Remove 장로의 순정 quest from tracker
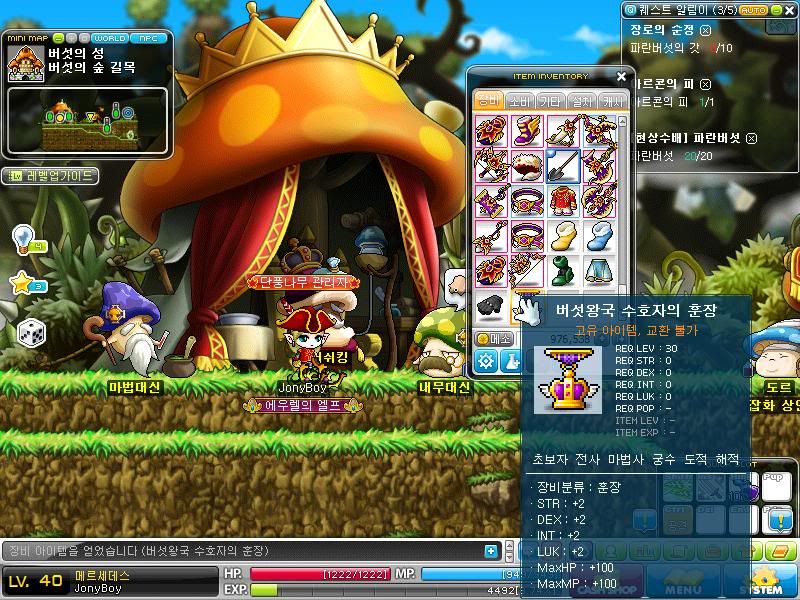 click(x=706, y=30)
